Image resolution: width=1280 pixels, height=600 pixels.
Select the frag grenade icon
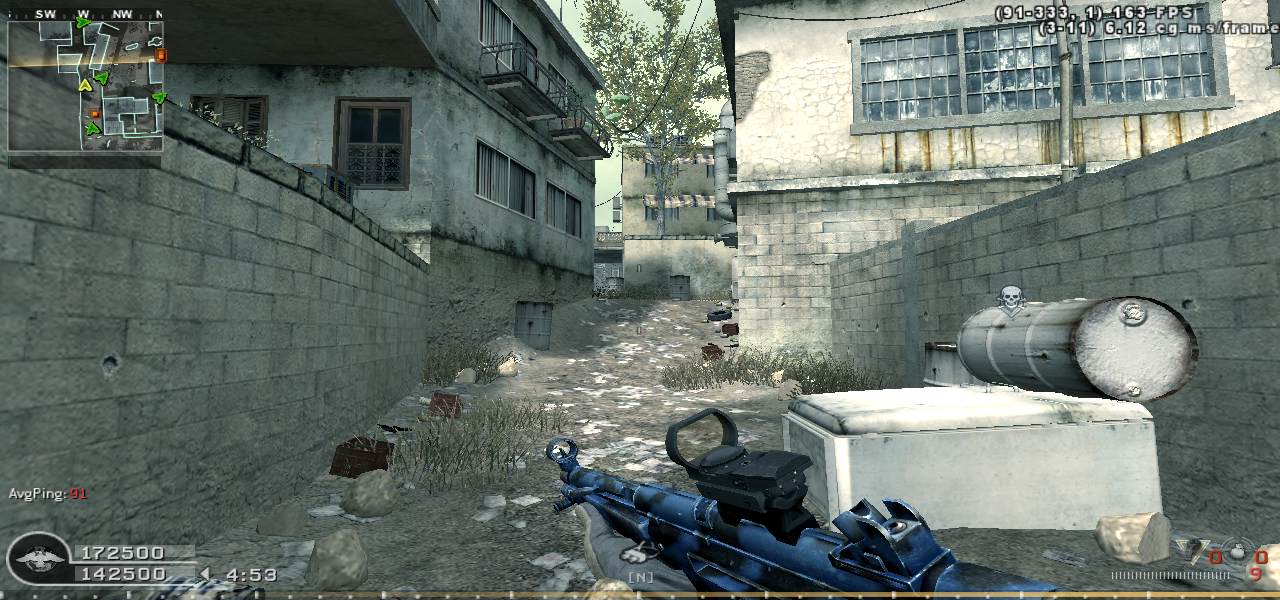pos(1238,551)
